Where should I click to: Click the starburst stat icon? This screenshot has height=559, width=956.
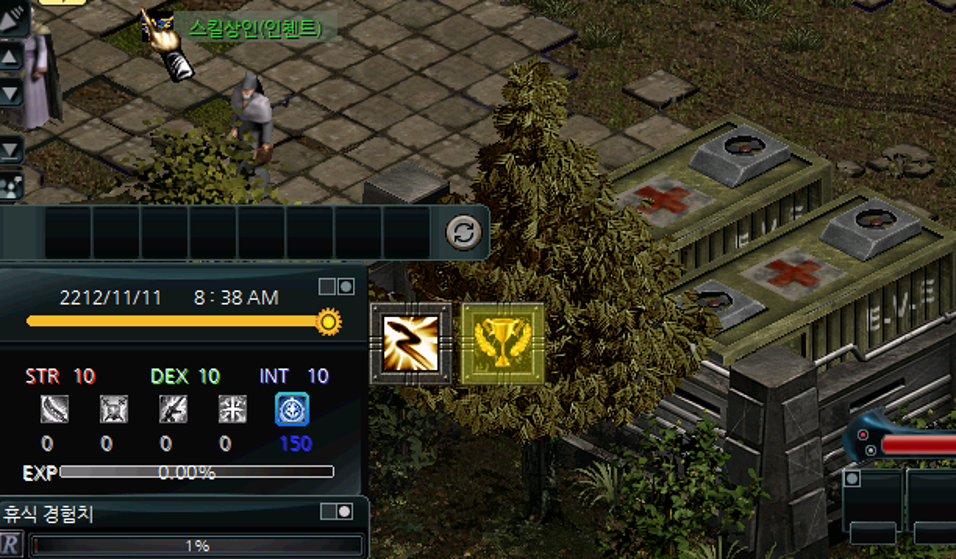(232, 409)
